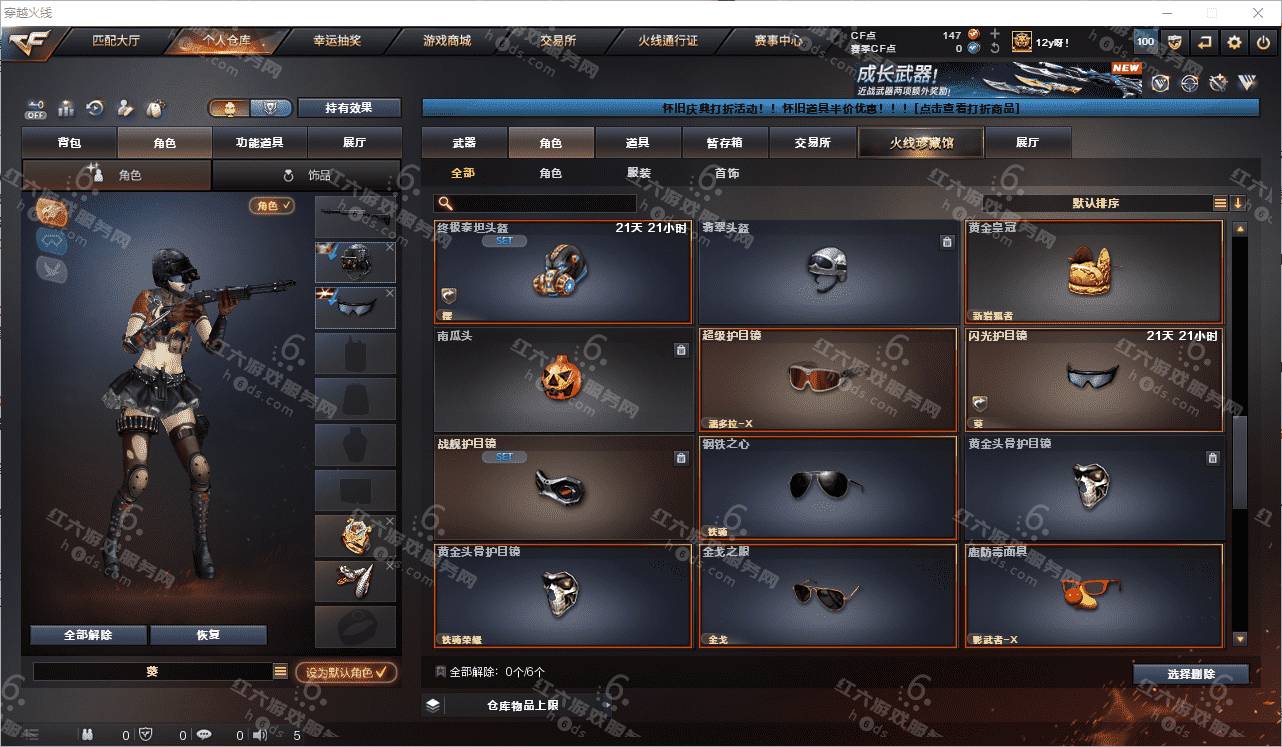Click the 恢复 restore button

[x=208, y=635]
